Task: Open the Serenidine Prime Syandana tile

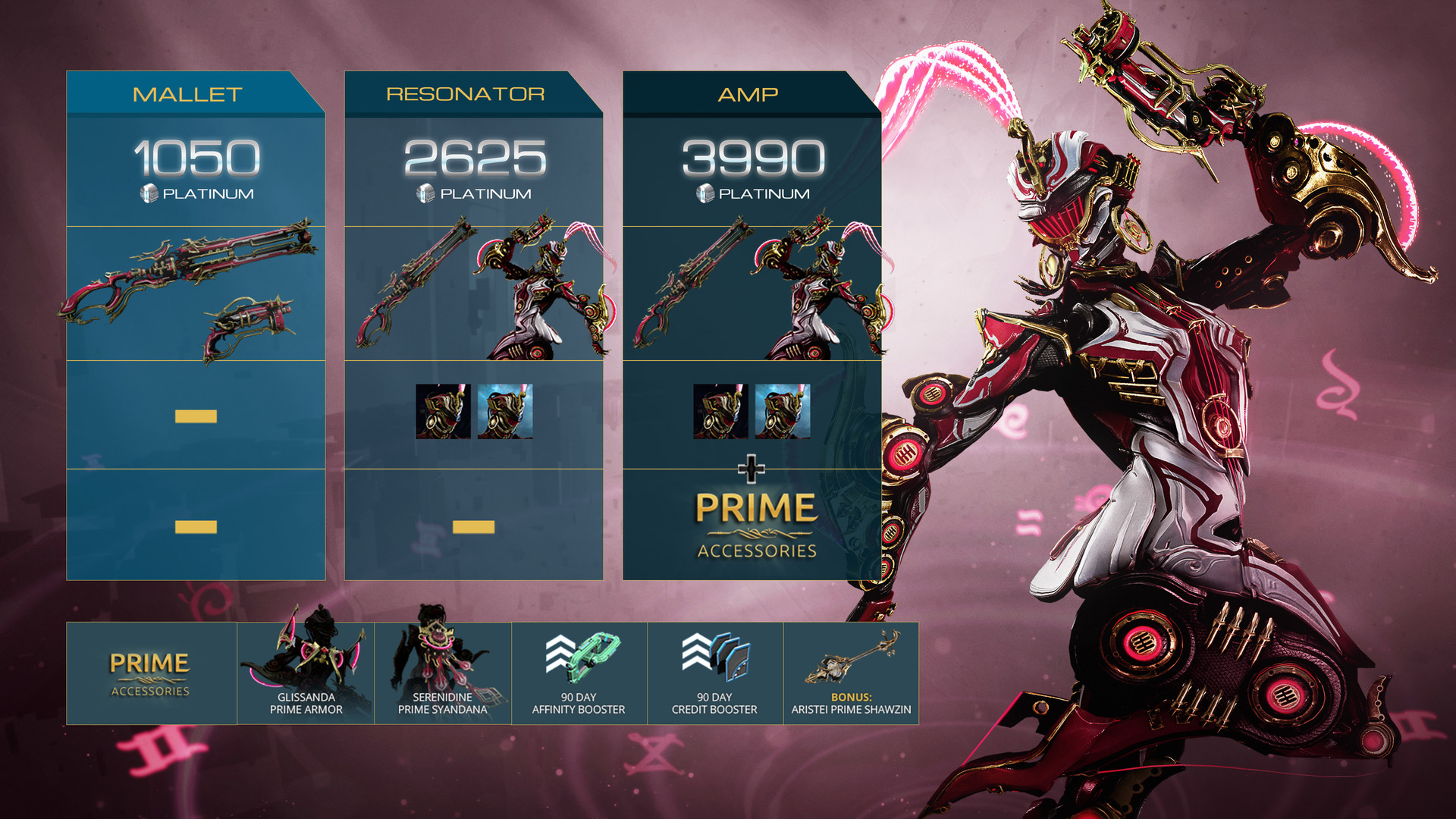Action: tap(443, 673)
